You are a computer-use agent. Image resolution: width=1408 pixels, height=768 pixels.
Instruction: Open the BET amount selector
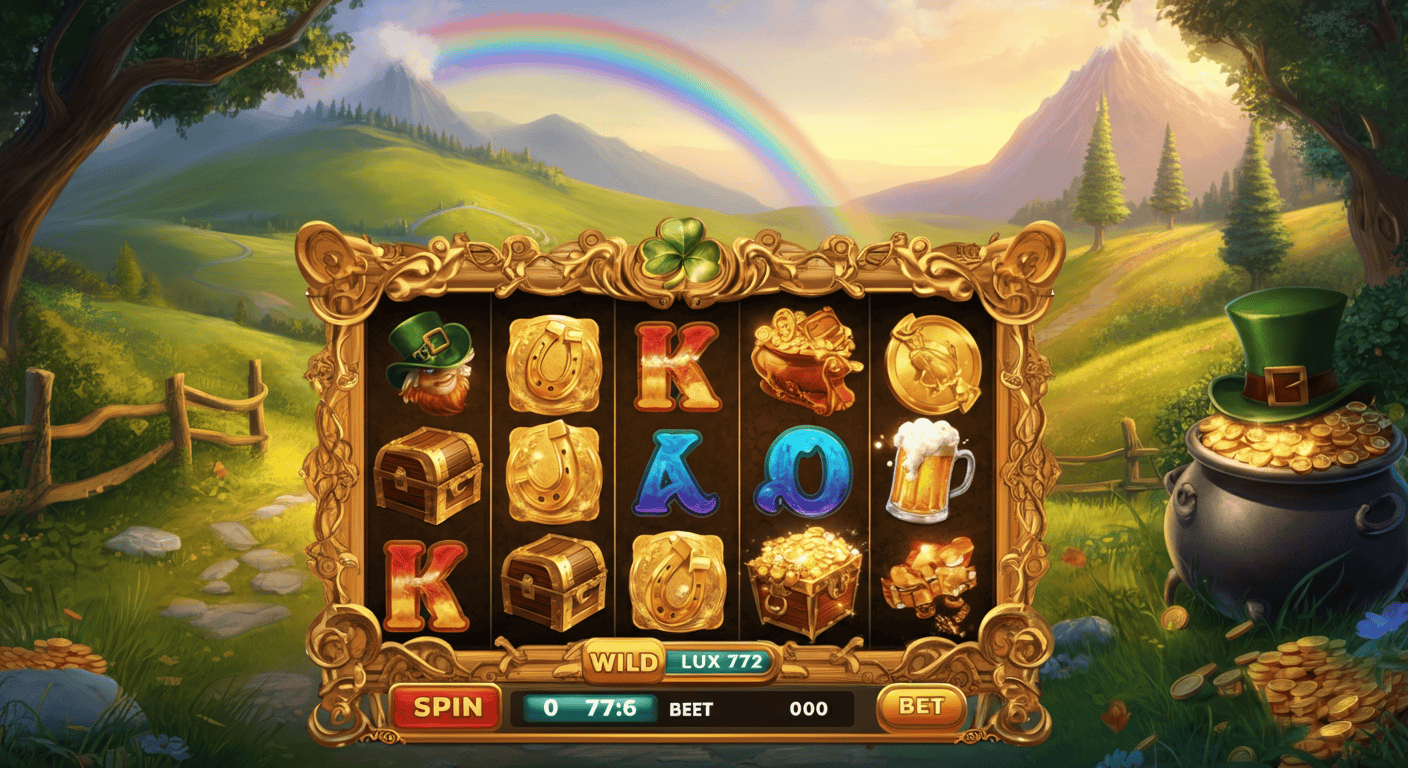coord(920,705)
